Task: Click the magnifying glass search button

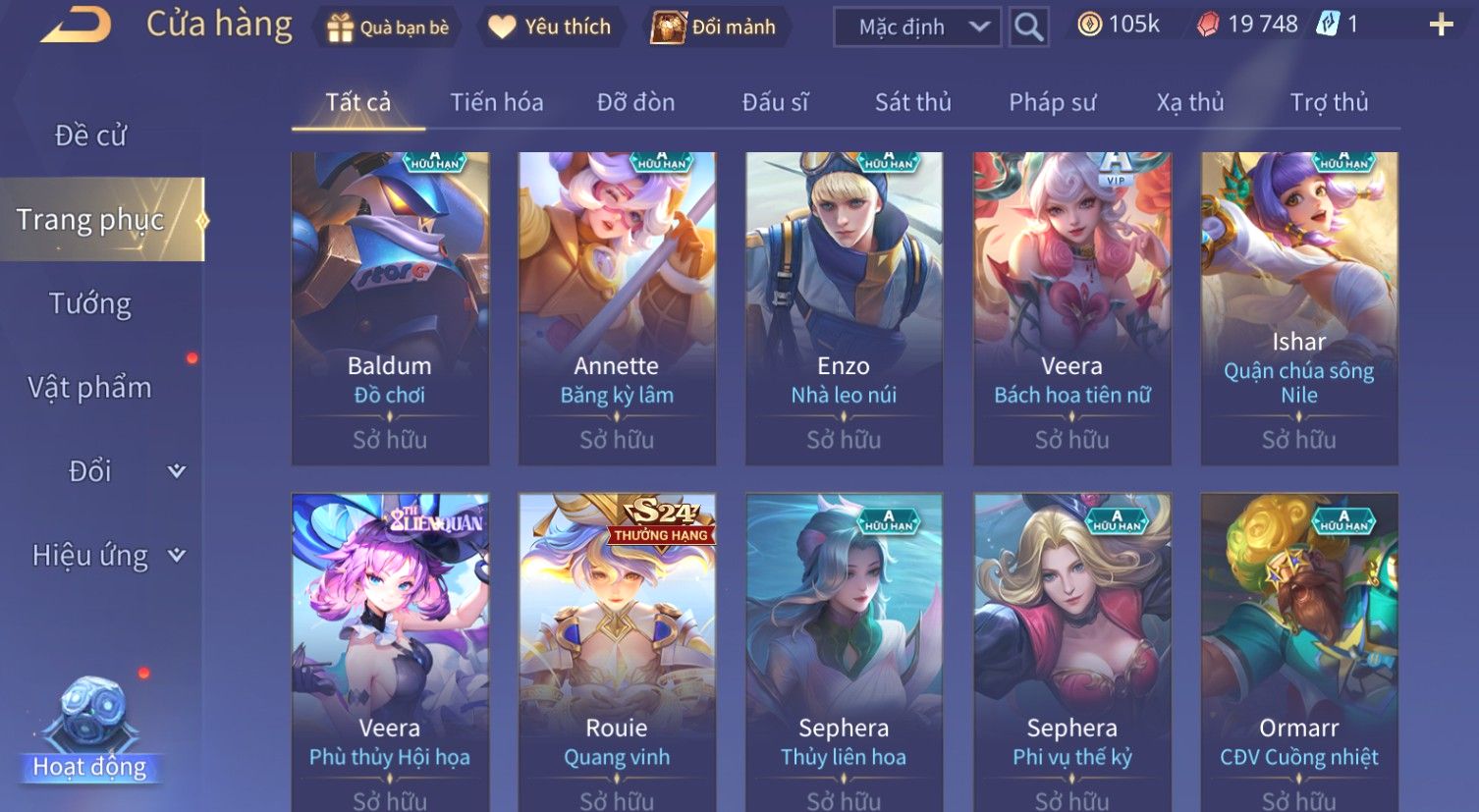Action: [x=1028, y=27]
